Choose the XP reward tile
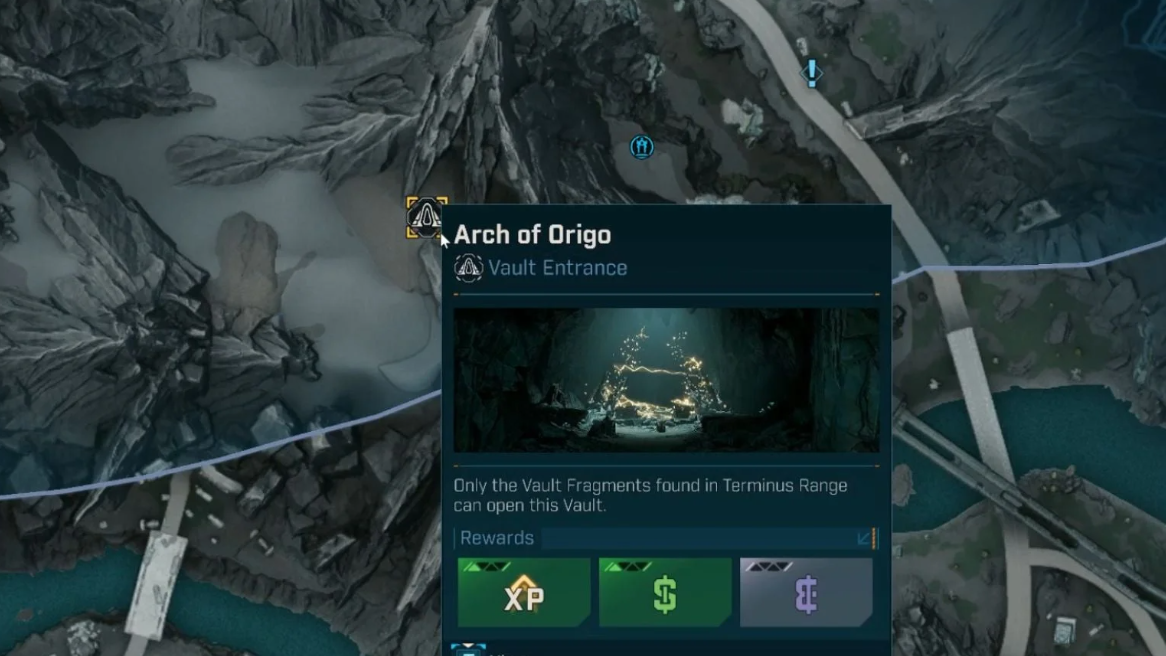The width and height of the screenshot is (1166, 656). (x=524, y=593)
